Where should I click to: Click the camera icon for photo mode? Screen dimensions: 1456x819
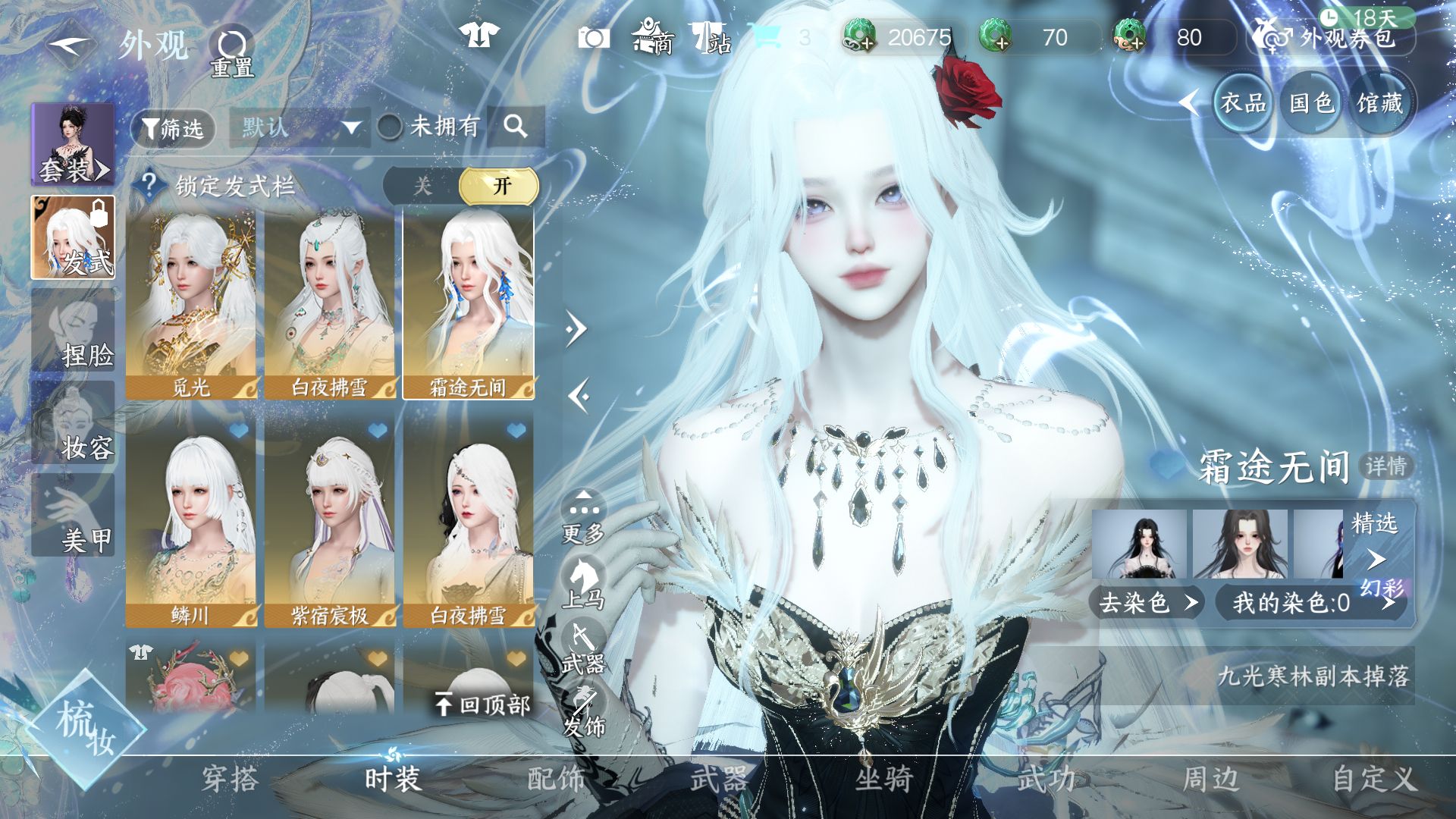(593, 38)
